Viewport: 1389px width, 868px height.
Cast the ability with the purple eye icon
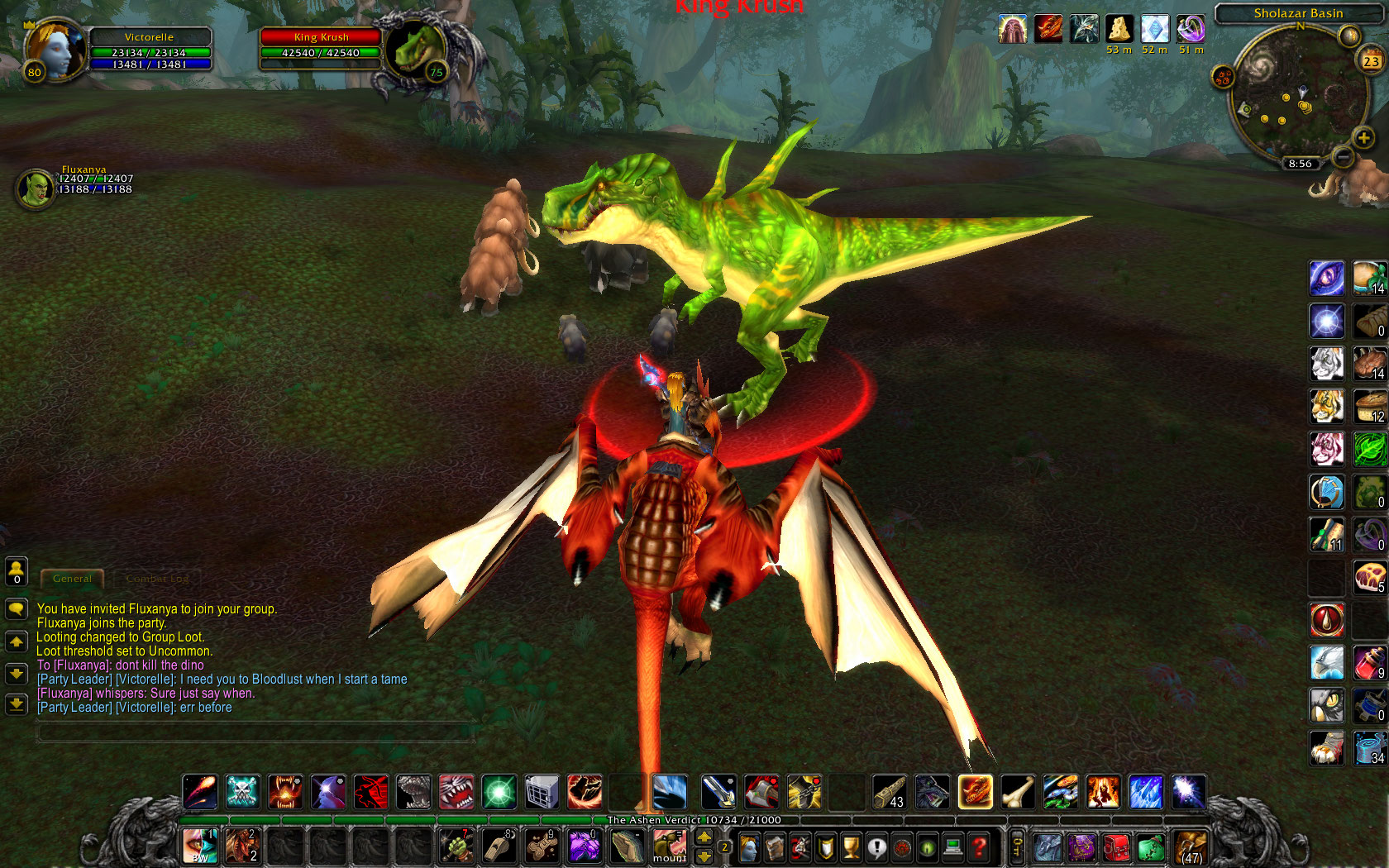1326,278
